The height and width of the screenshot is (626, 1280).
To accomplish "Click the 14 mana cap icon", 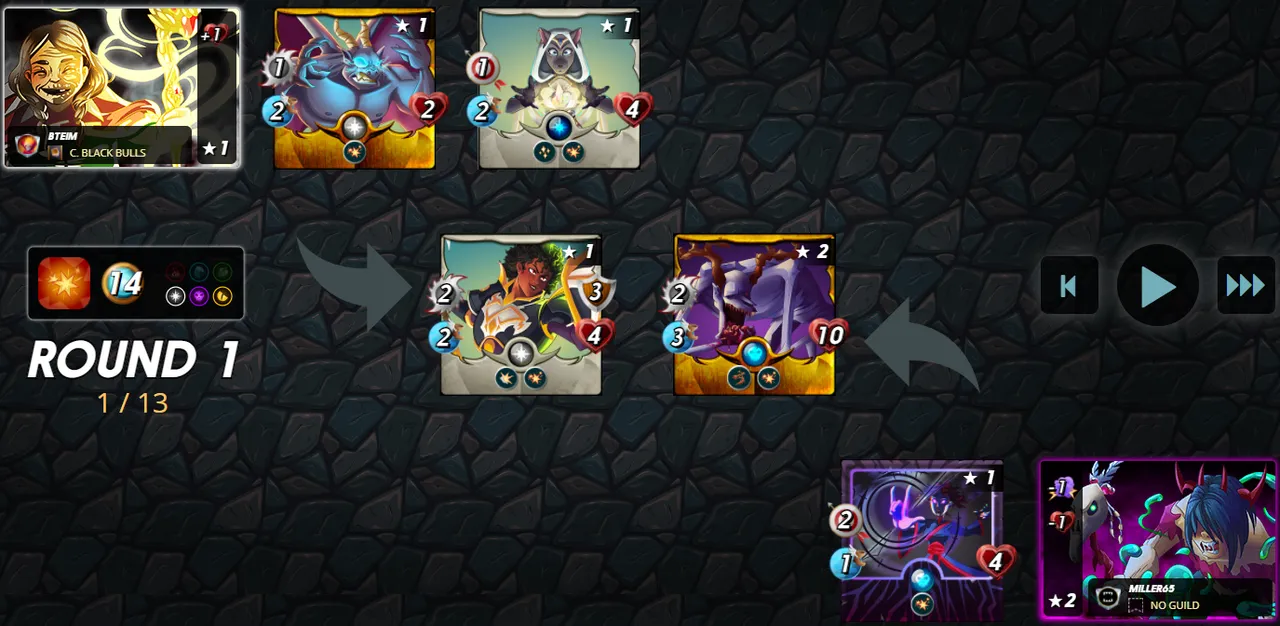I will [123, 284].
